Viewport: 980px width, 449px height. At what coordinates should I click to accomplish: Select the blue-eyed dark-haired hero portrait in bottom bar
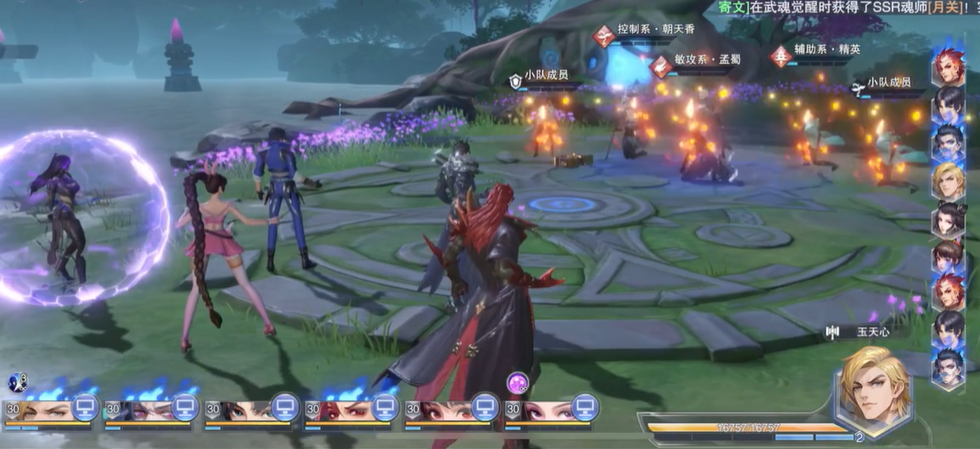[x=244, y=411]
